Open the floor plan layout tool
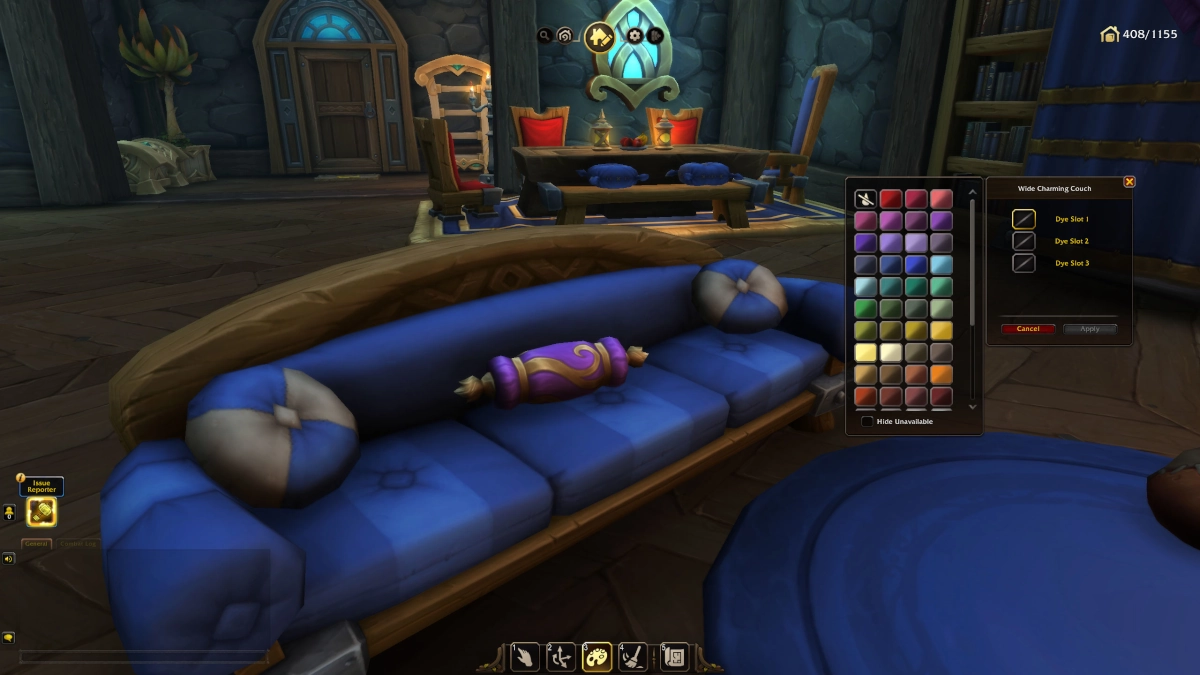The width and height of the screenshot is (1200, 675). (674, 656)
